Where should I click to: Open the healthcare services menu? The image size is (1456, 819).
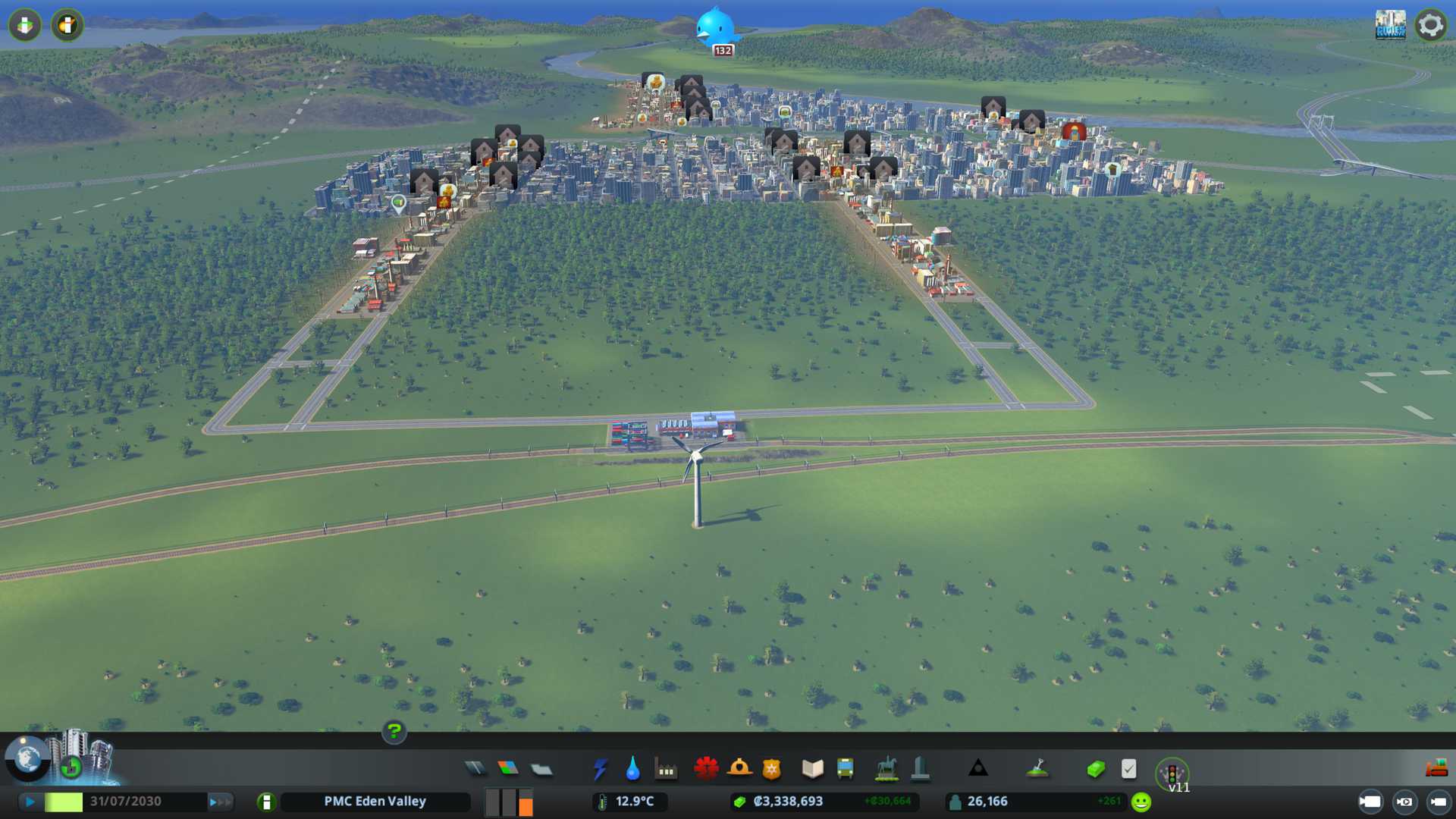[x=706, y=769]
